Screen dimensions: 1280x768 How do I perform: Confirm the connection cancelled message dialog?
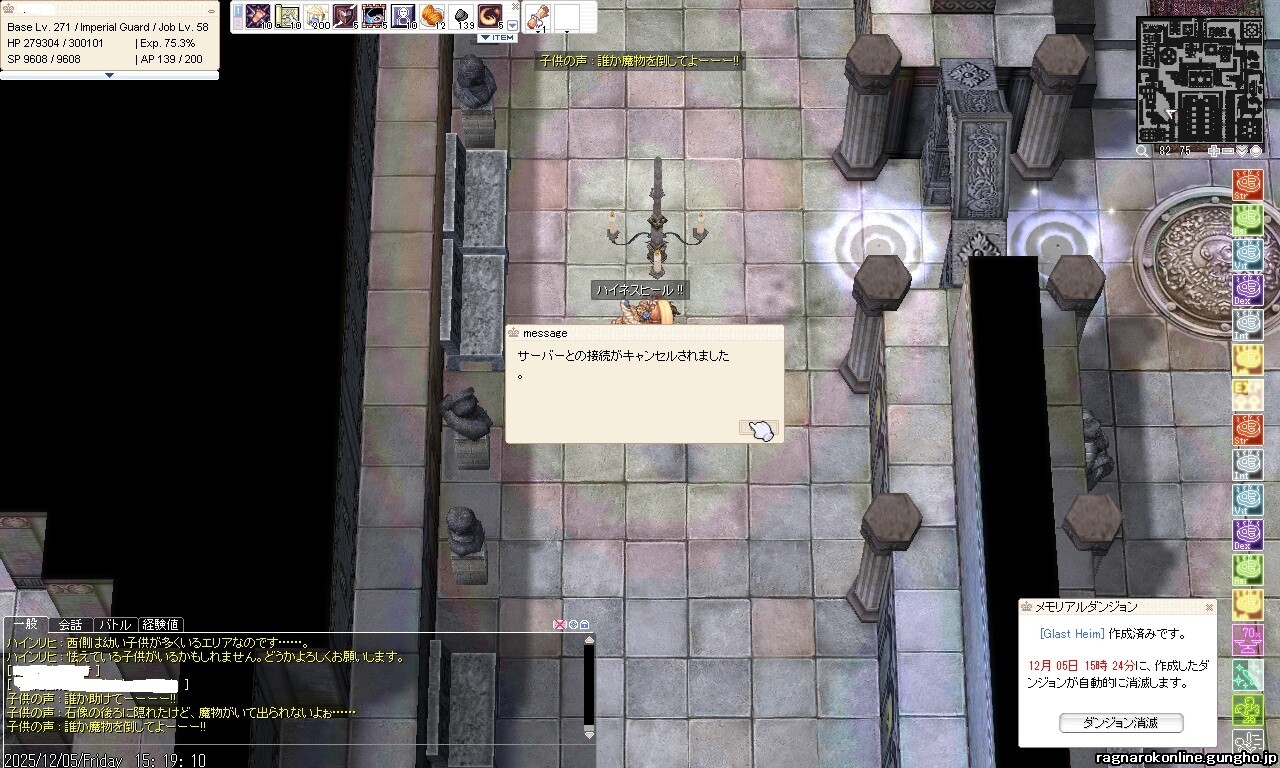tap(759, 429)
